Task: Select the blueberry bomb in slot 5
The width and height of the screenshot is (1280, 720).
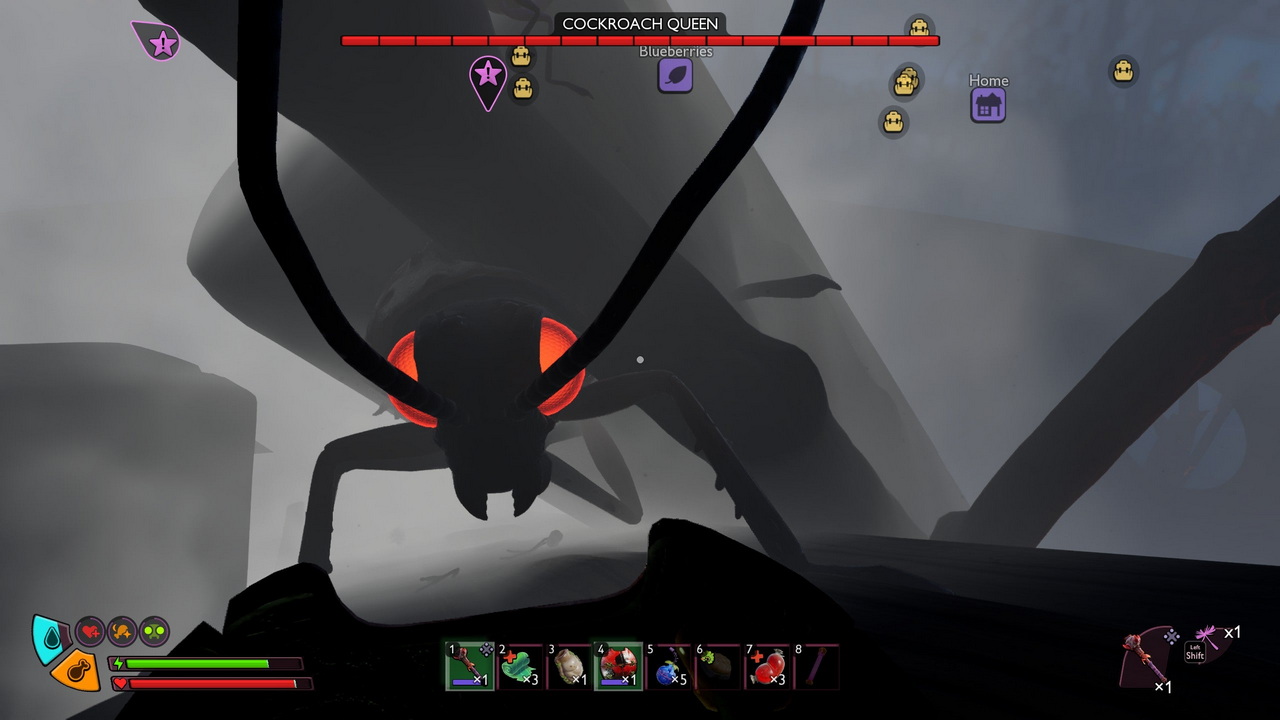Action: (x=668, y=666)
